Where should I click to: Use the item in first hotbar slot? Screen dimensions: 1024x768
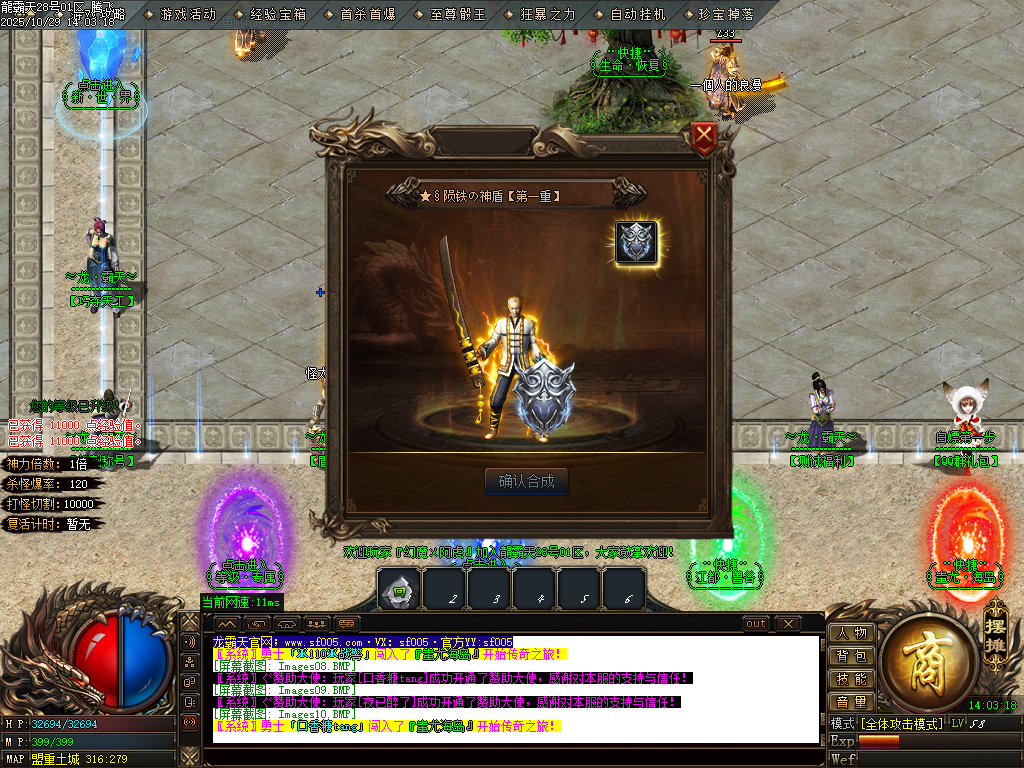(398, 590)
